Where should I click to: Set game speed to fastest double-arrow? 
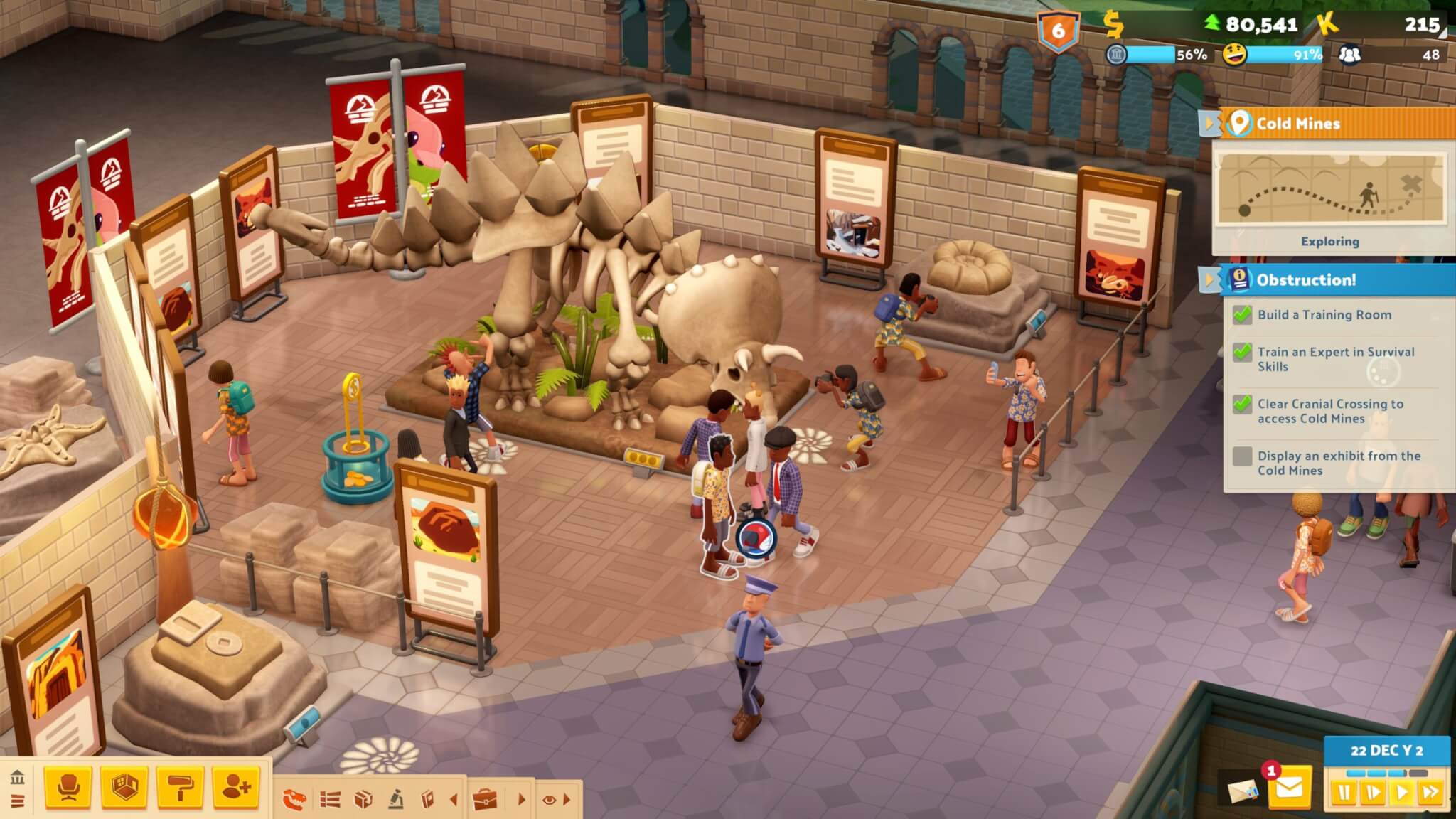tap(1430, 792)
